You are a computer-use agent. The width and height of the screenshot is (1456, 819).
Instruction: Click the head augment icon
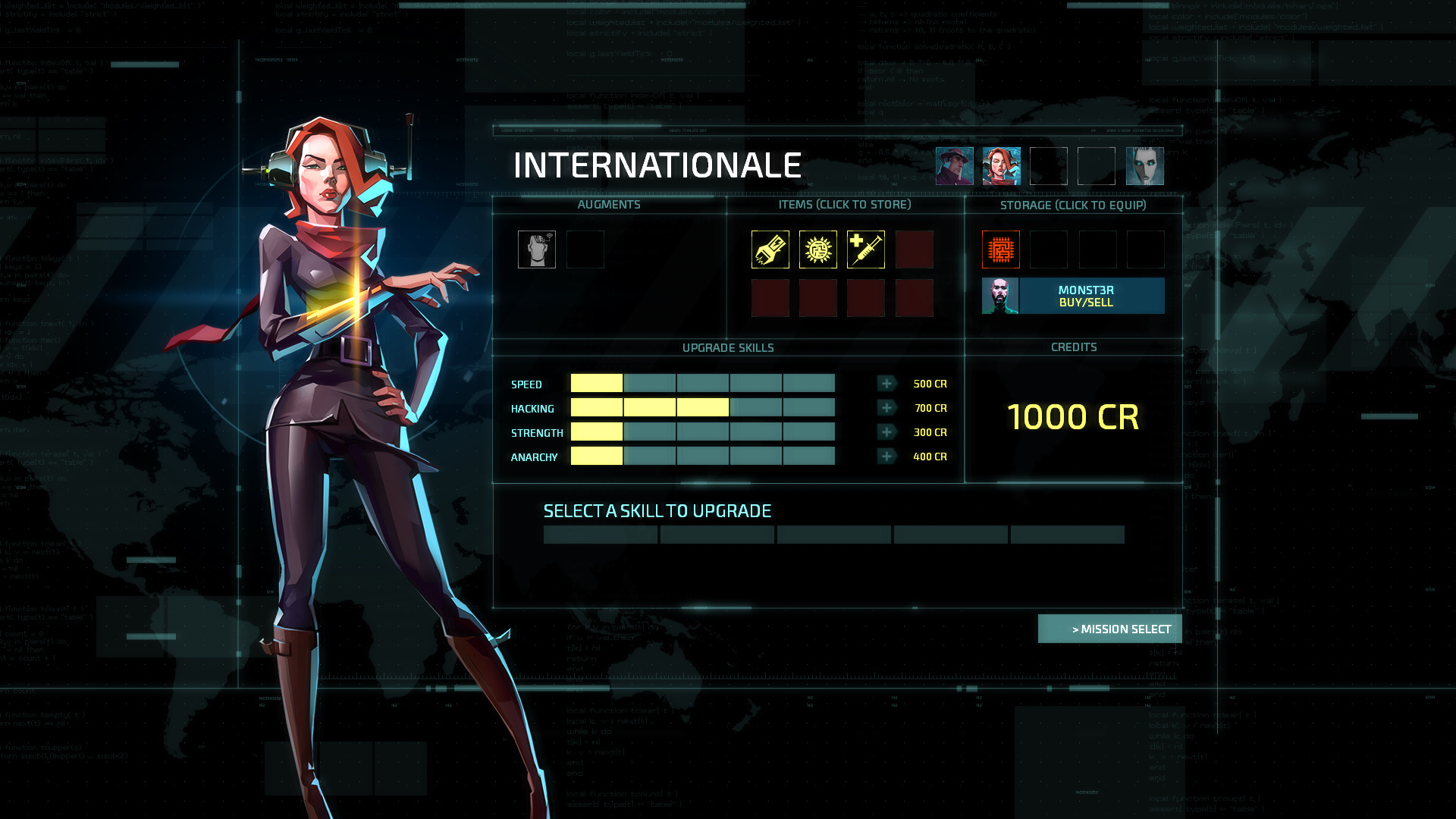point(537,249)
